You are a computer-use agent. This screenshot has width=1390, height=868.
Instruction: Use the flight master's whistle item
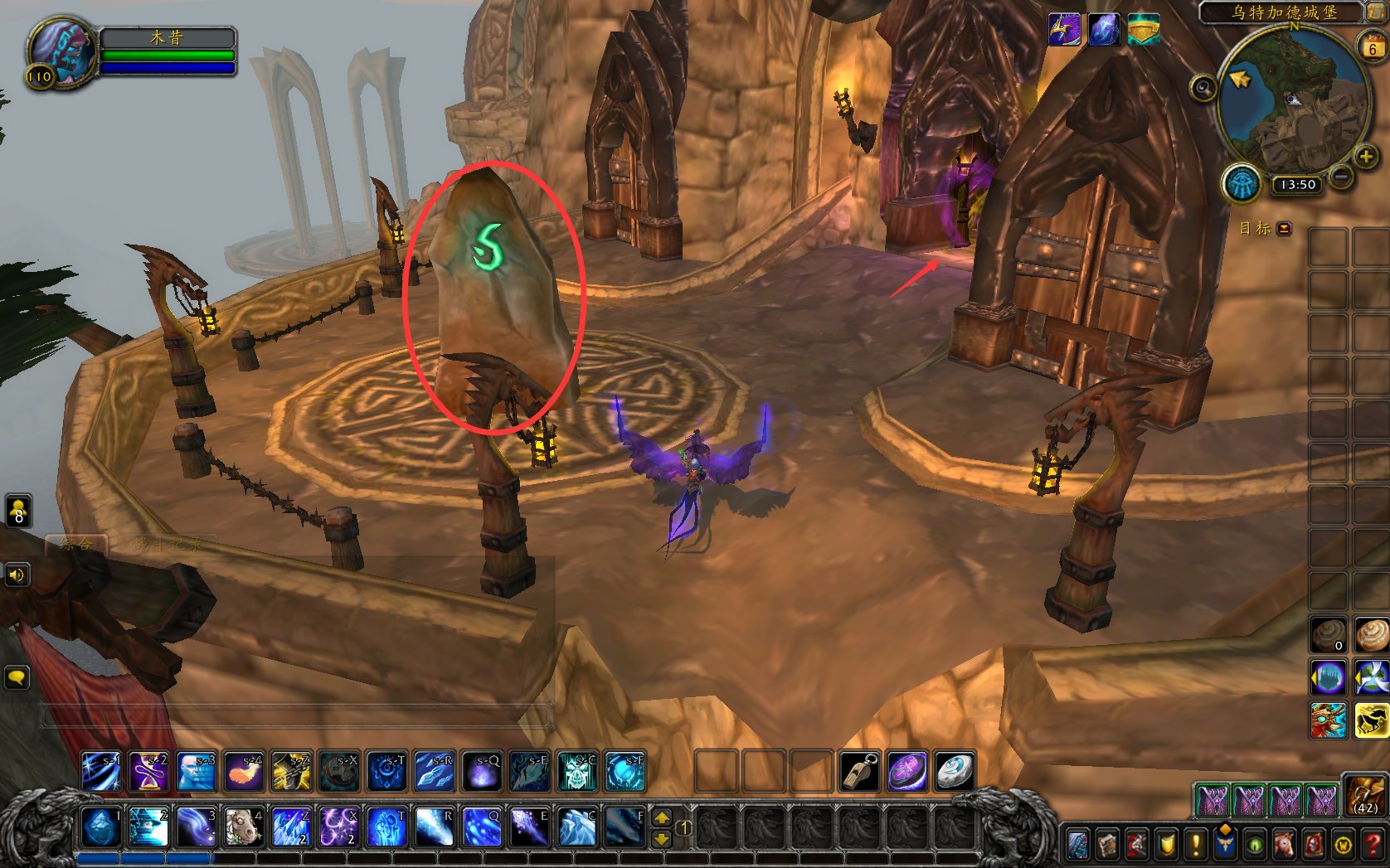click(858, 771)
